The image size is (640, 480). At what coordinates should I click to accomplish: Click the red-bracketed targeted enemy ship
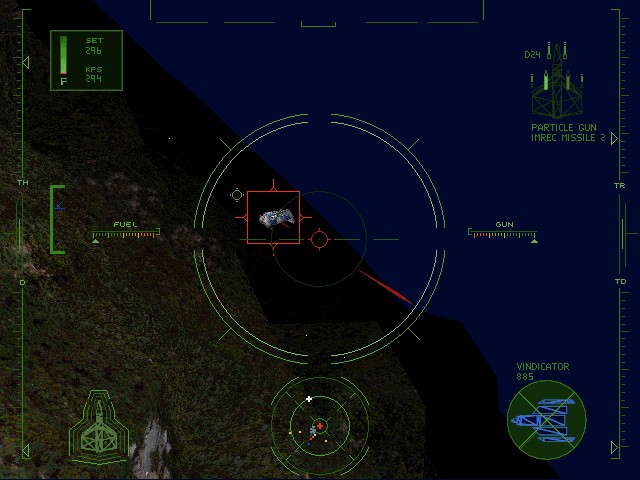tap(273, 217)
